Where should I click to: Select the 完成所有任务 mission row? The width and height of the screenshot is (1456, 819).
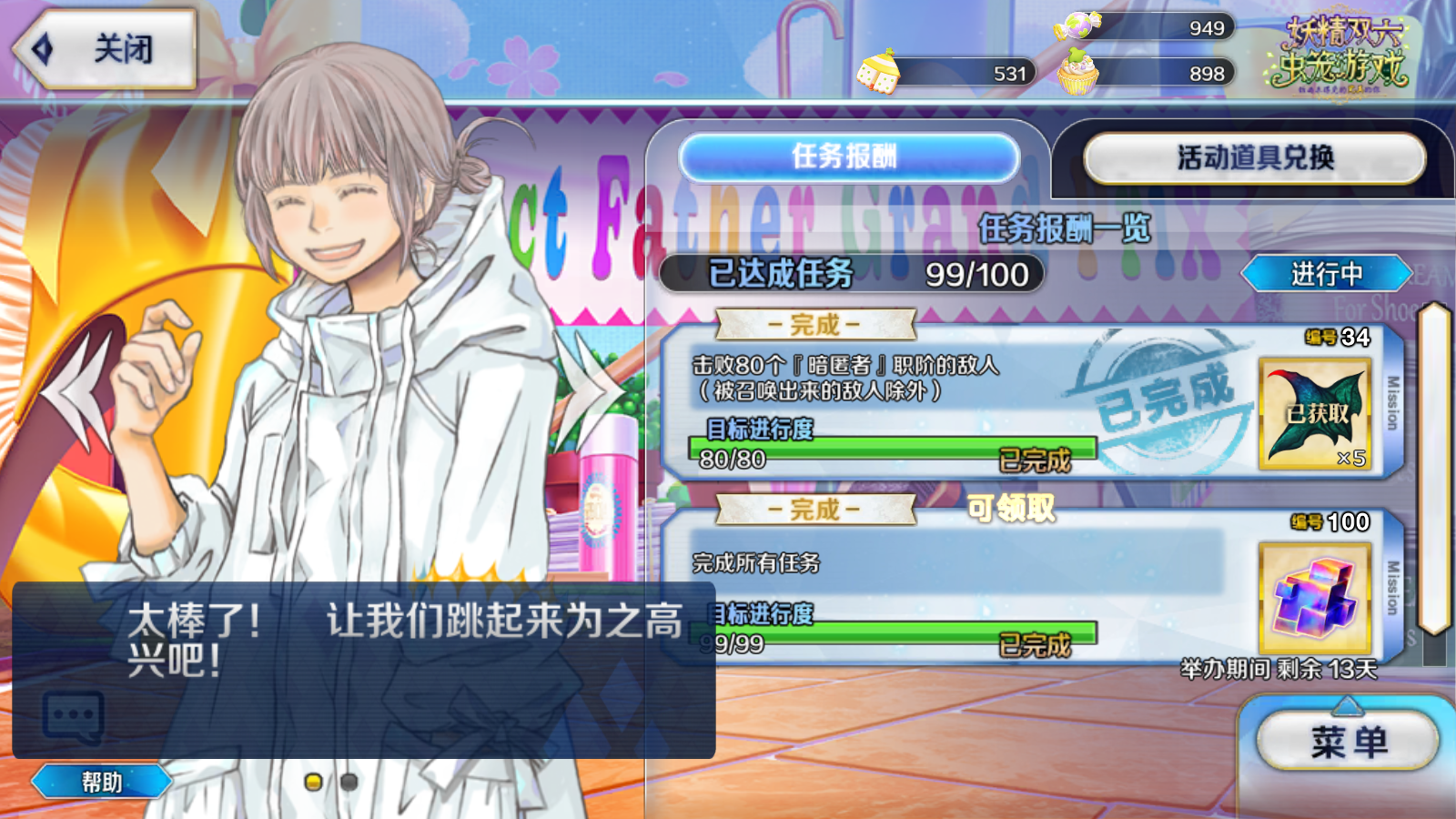955,564
